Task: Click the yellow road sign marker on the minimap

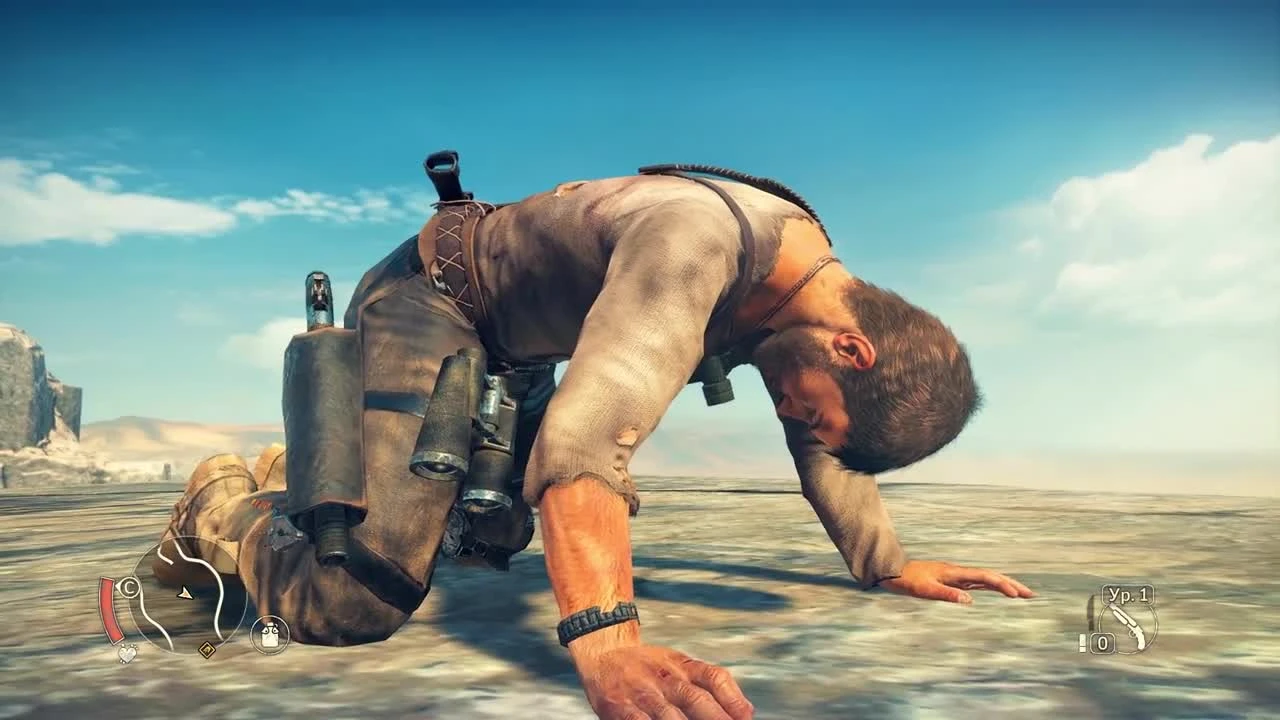Action: coord(207,649)
